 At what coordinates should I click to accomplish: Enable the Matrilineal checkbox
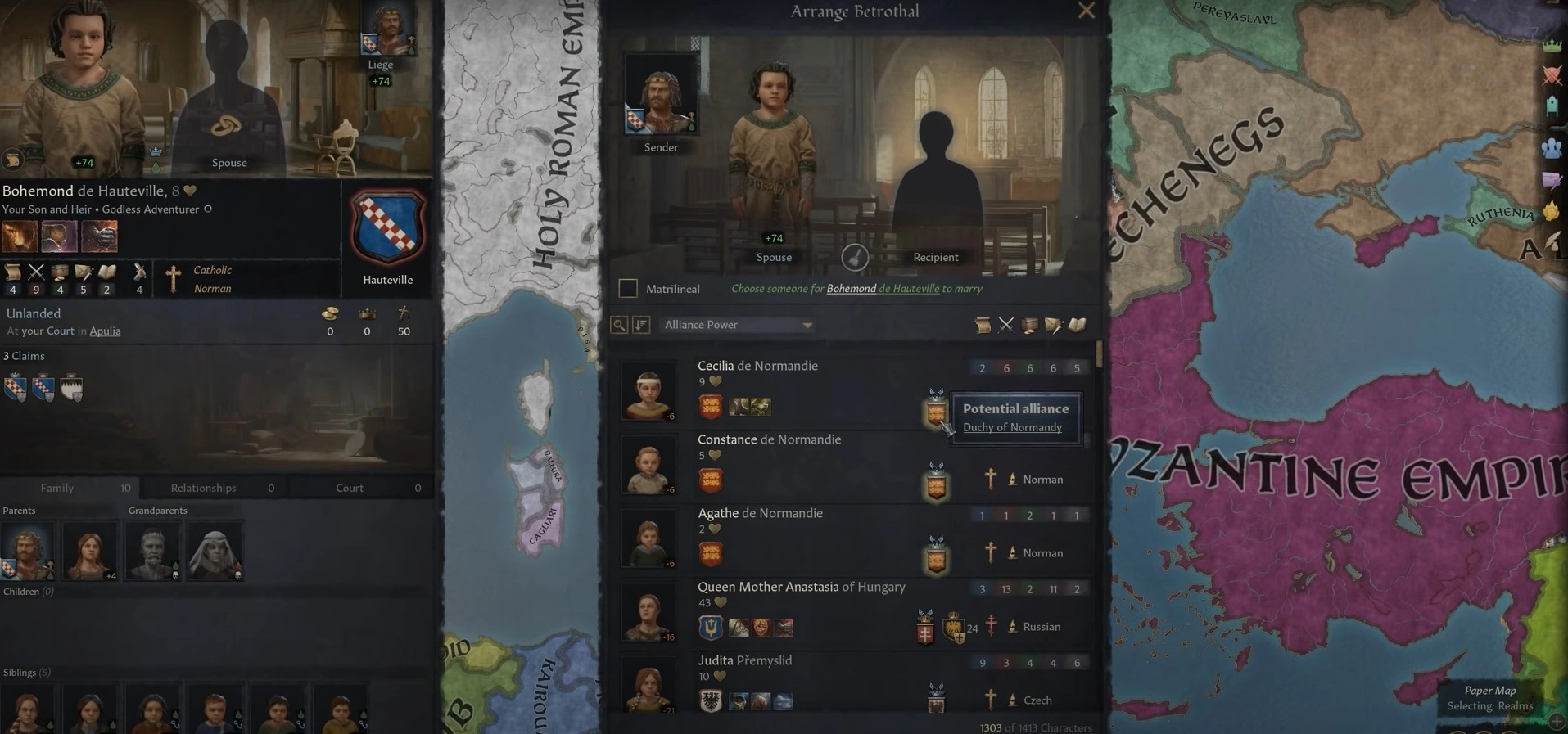pyautogui.click(x=628, y=288)
